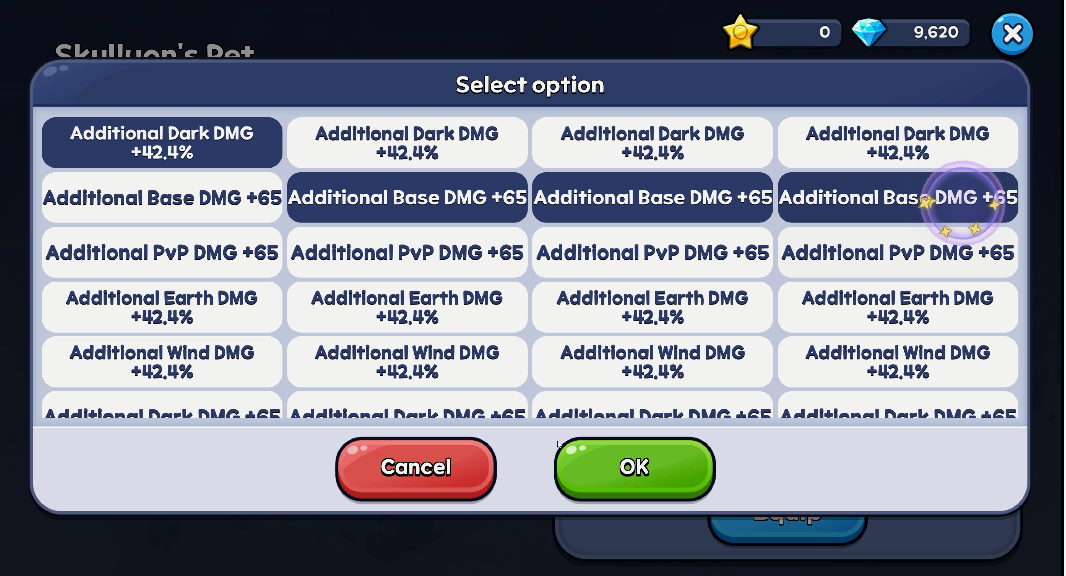Cancel the option selection
The image size is (1066, 576).
[415, 467]
